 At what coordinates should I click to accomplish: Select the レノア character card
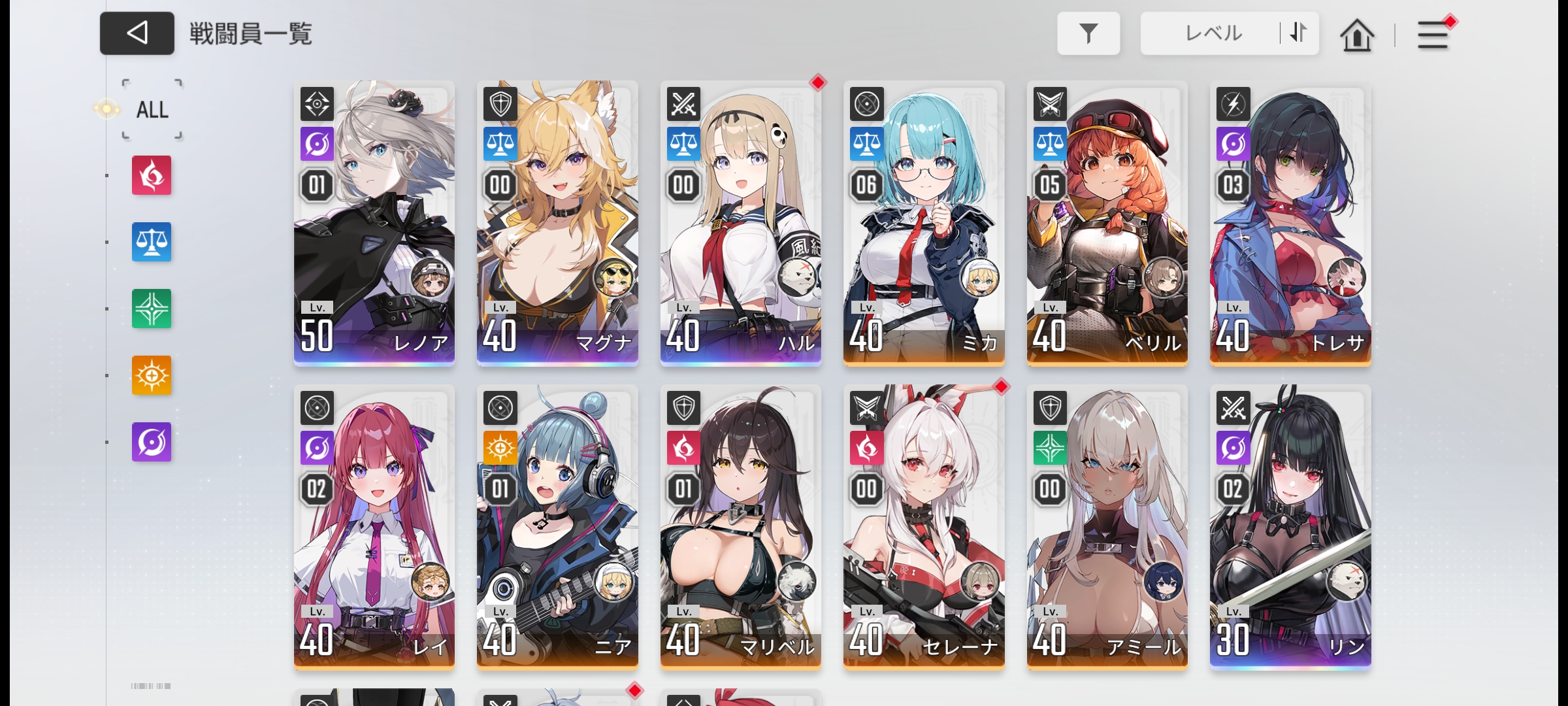pyautogui.click(x=374, y=222)
